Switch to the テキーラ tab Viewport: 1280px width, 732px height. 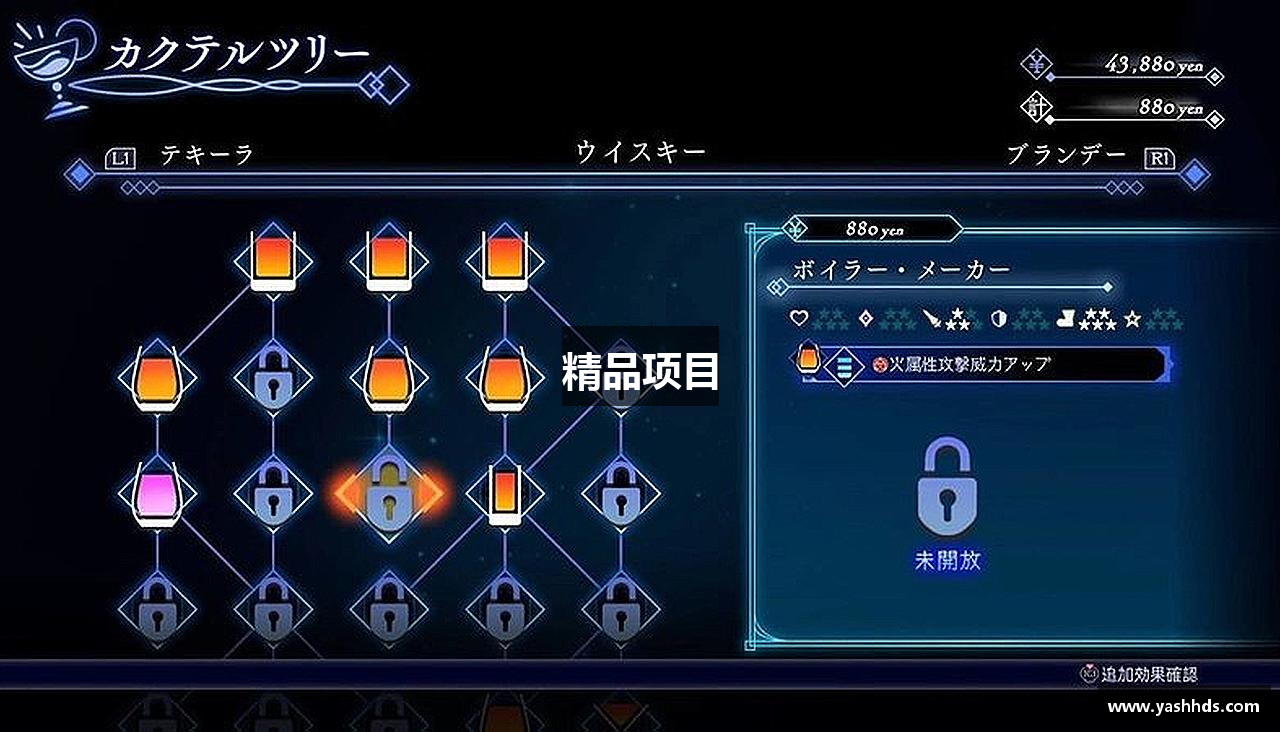point(207,152)
